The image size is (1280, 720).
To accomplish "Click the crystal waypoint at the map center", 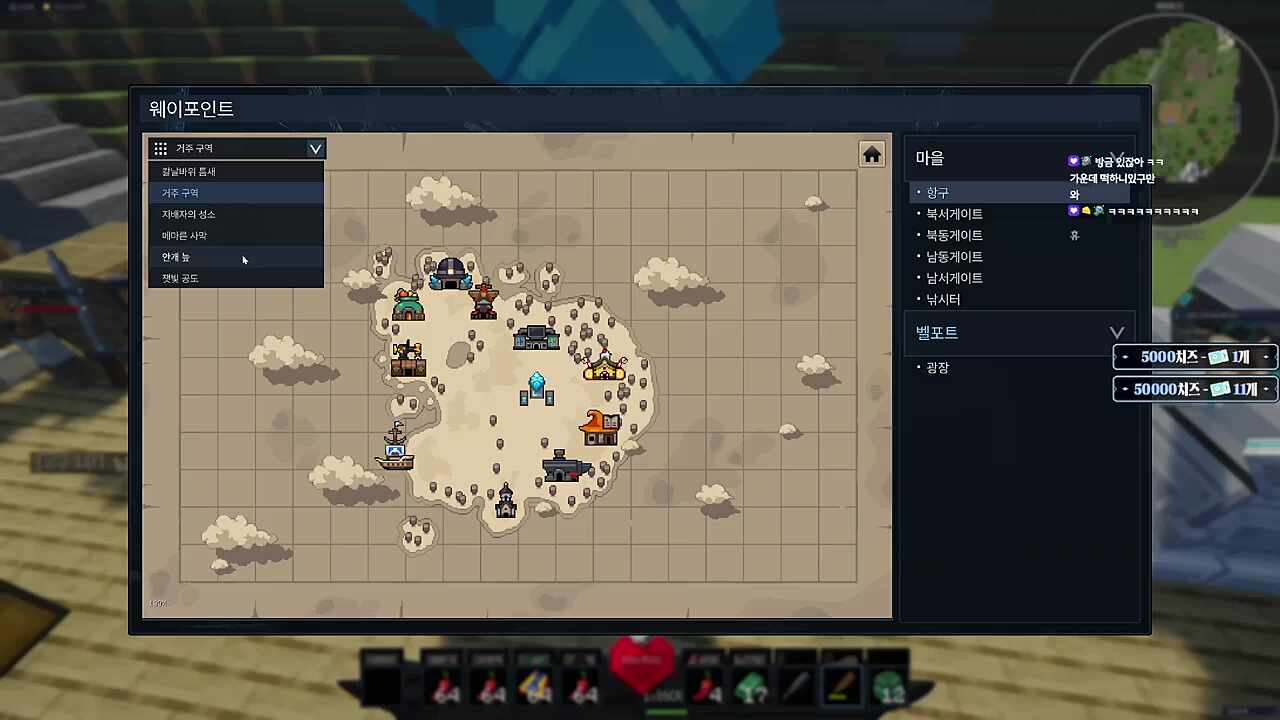I will (x=536, y=381).
